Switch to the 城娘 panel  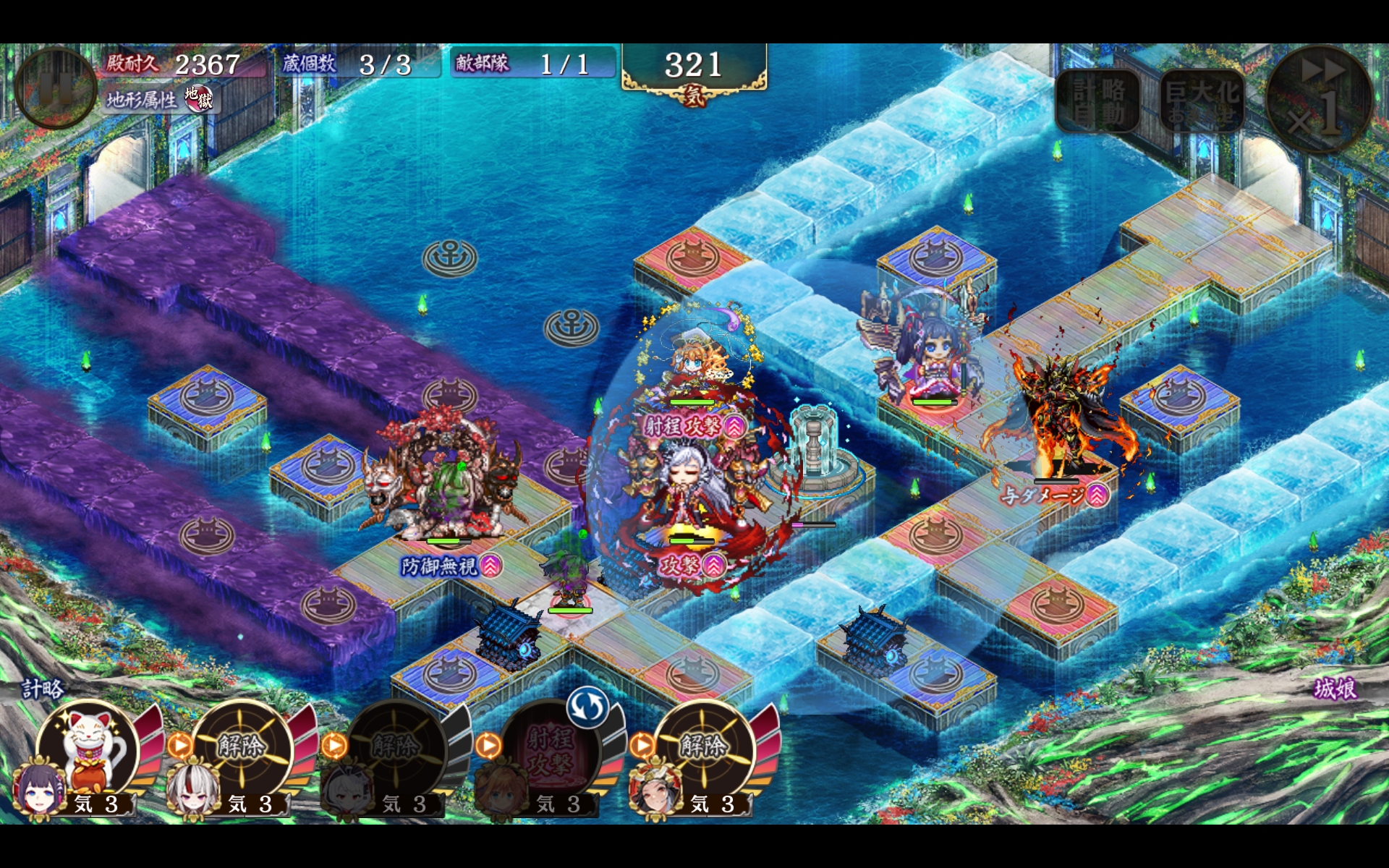[x=1335, y=688]
